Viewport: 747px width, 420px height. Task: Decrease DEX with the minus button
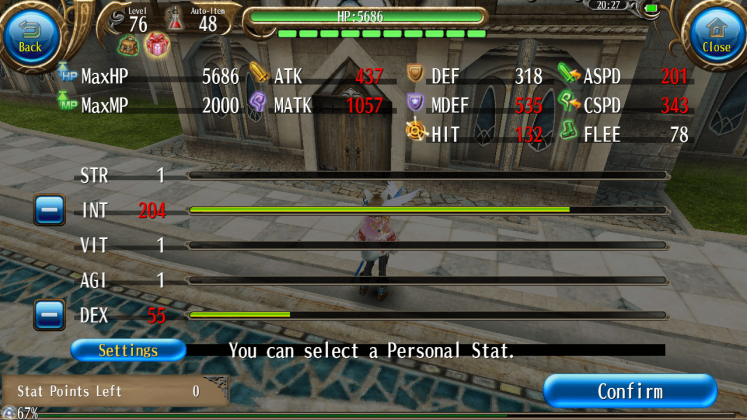[49, 315]
